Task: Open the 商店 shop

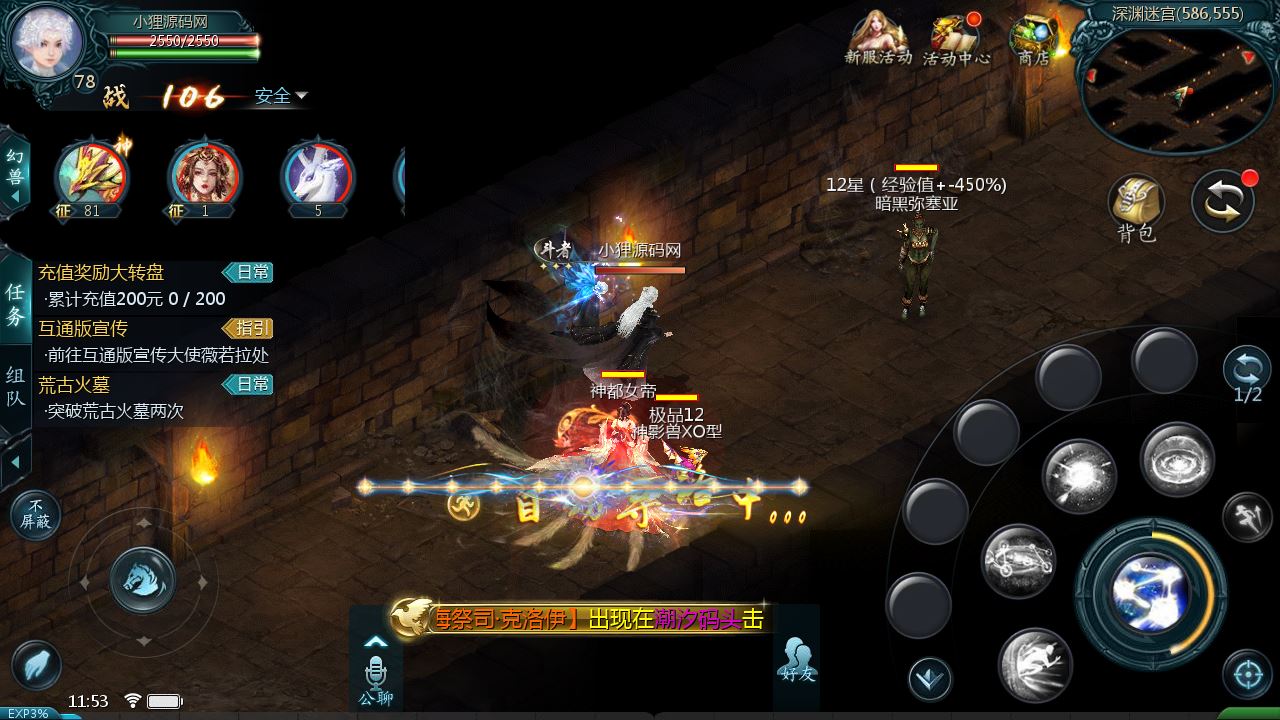Action: [1034, 40]
